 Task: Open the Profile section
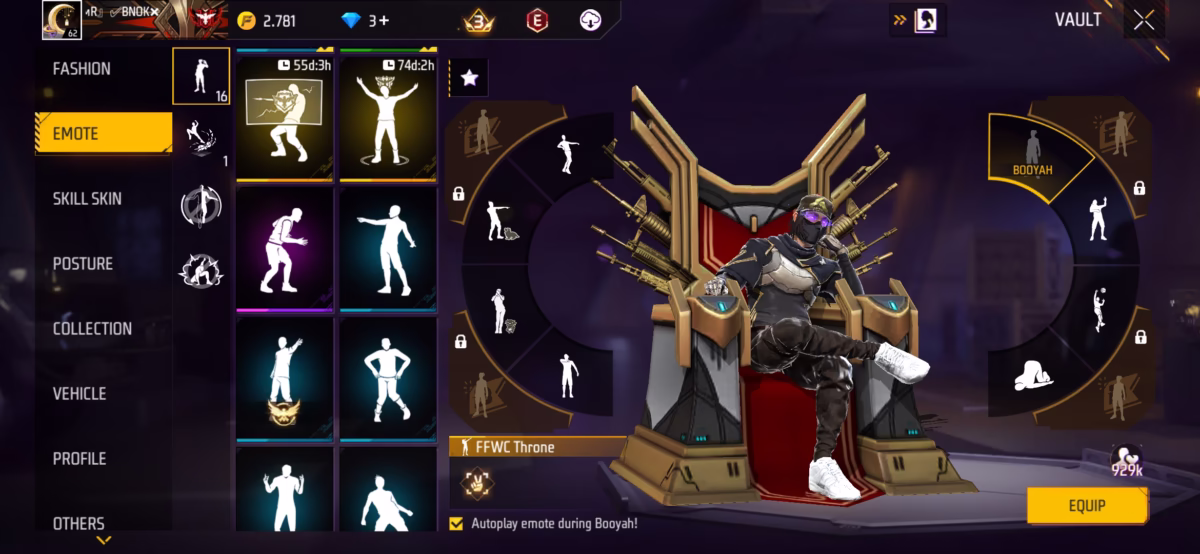click(x=79, y=459)
